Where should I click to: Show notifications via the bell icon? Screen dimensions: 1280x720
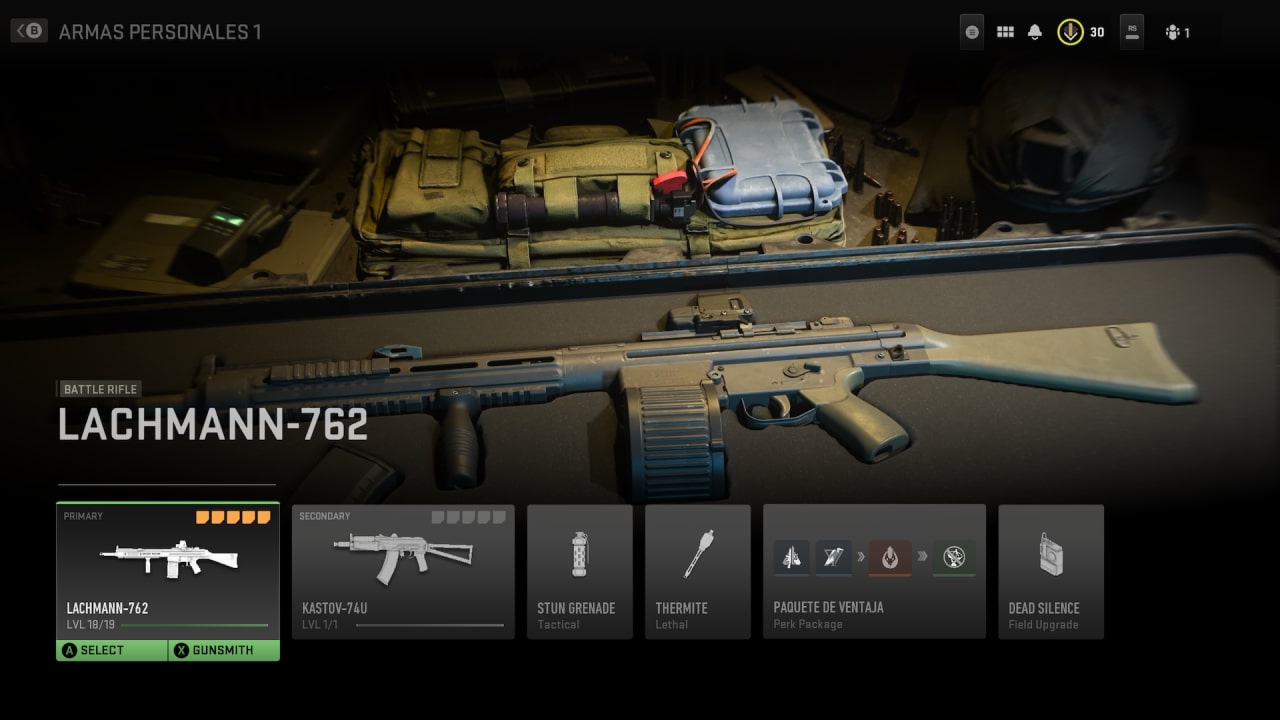[x=1035, y=32]
